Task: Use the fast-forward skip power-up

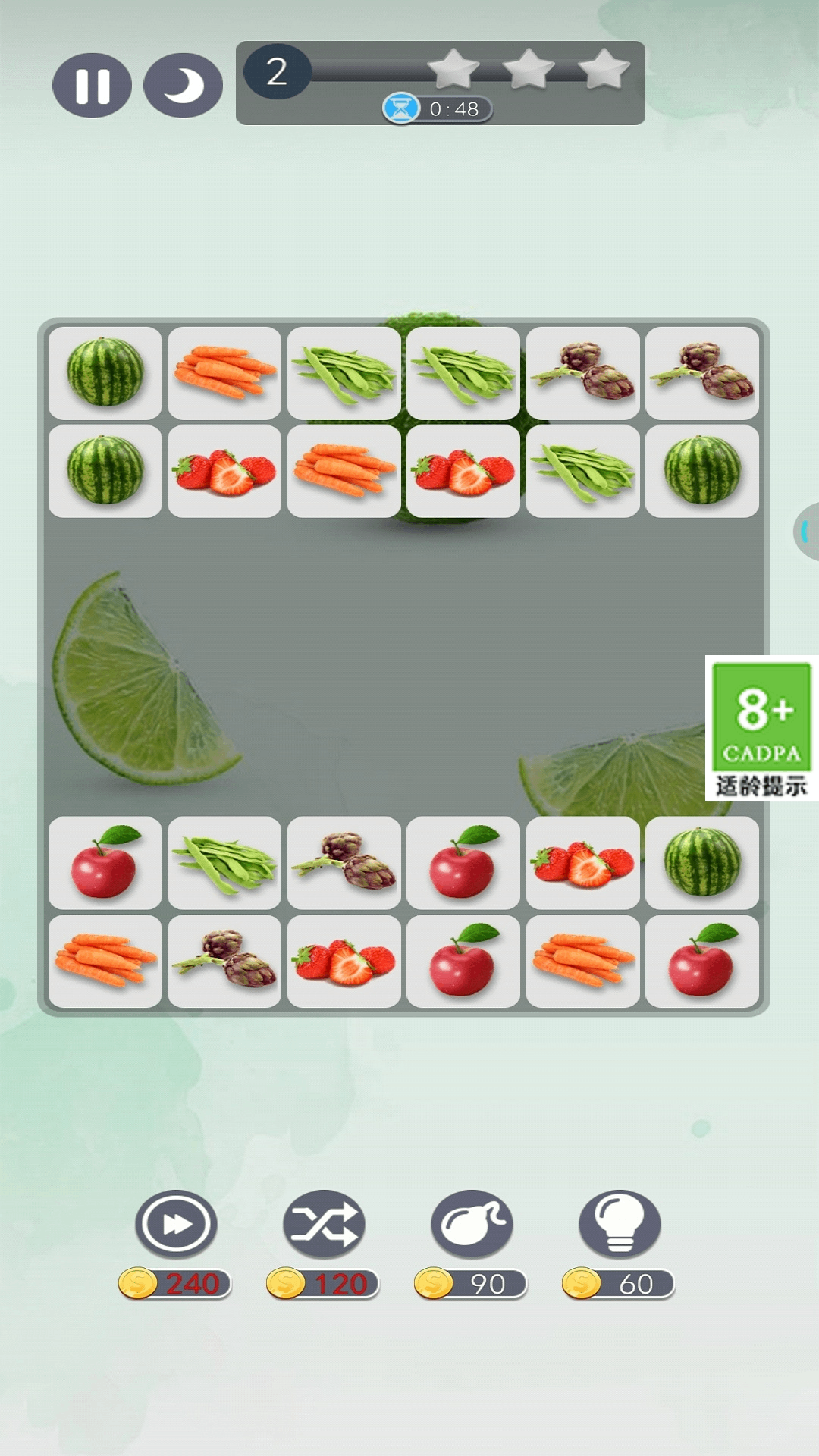Action: point(176,1225)
